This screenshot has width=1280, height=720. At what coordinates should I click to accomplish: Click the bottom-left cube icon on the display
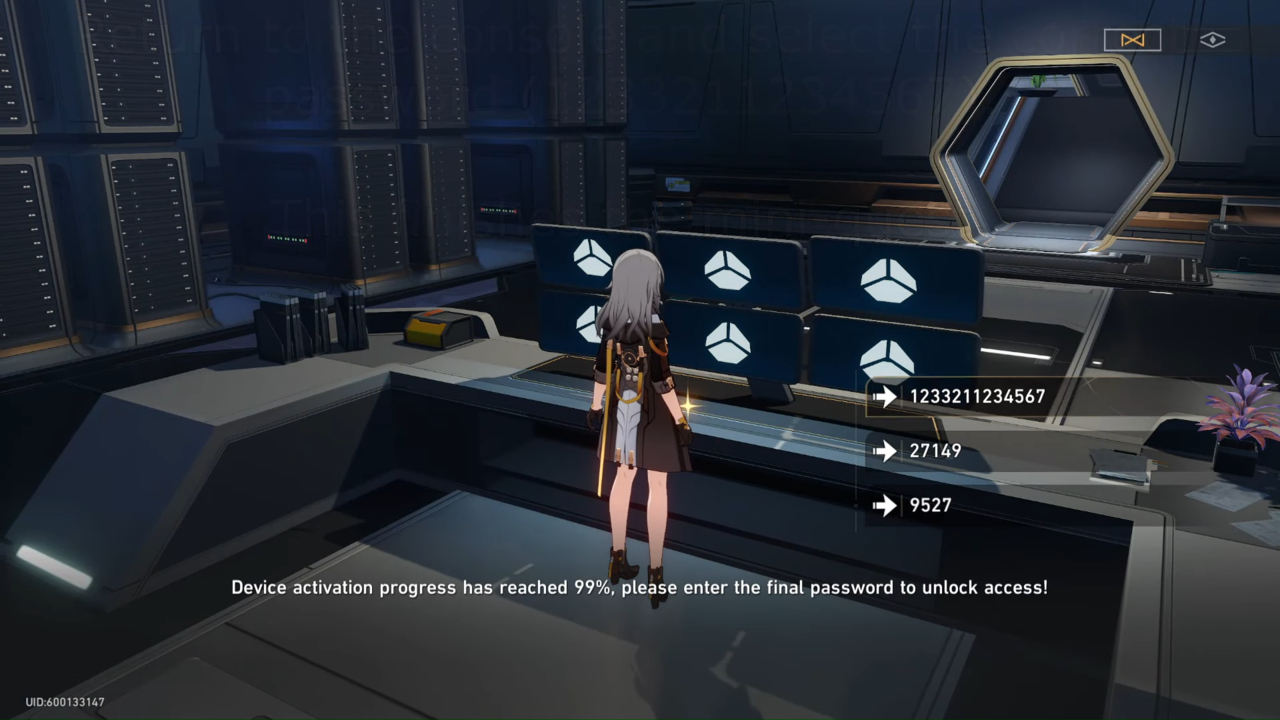[589, 328]
